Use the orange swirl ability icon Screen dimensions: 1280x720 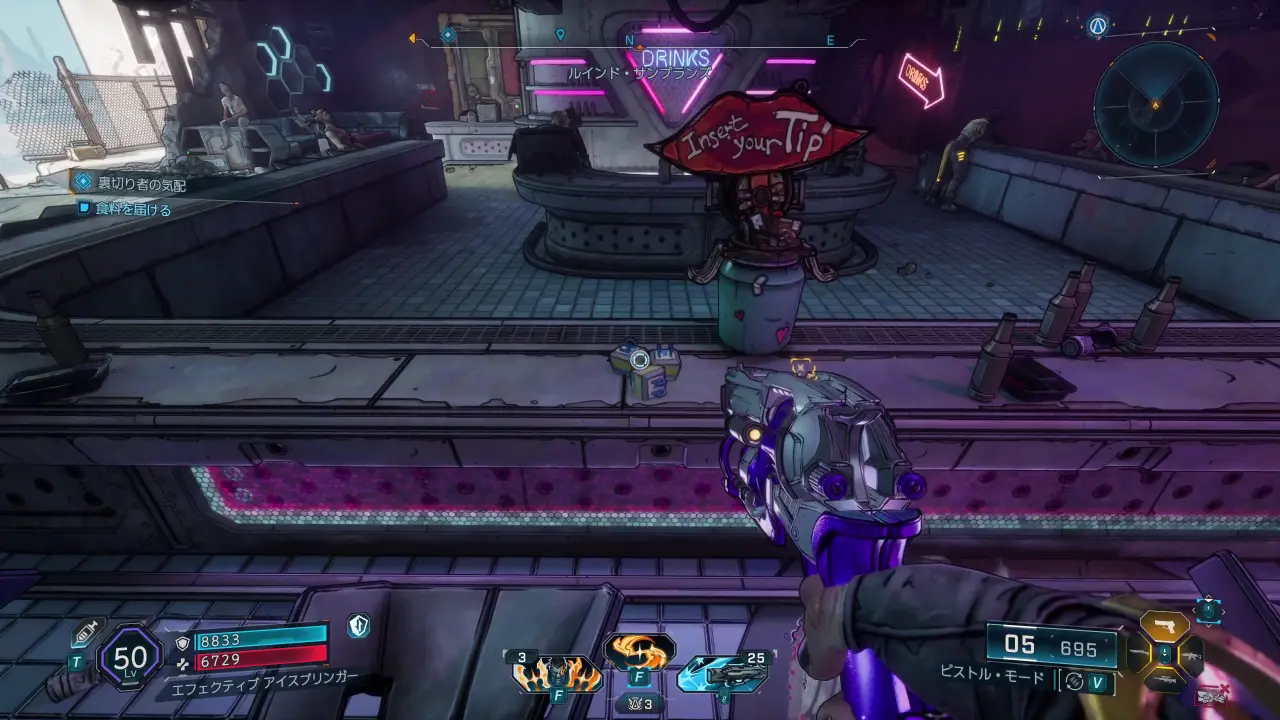[639, 652]
